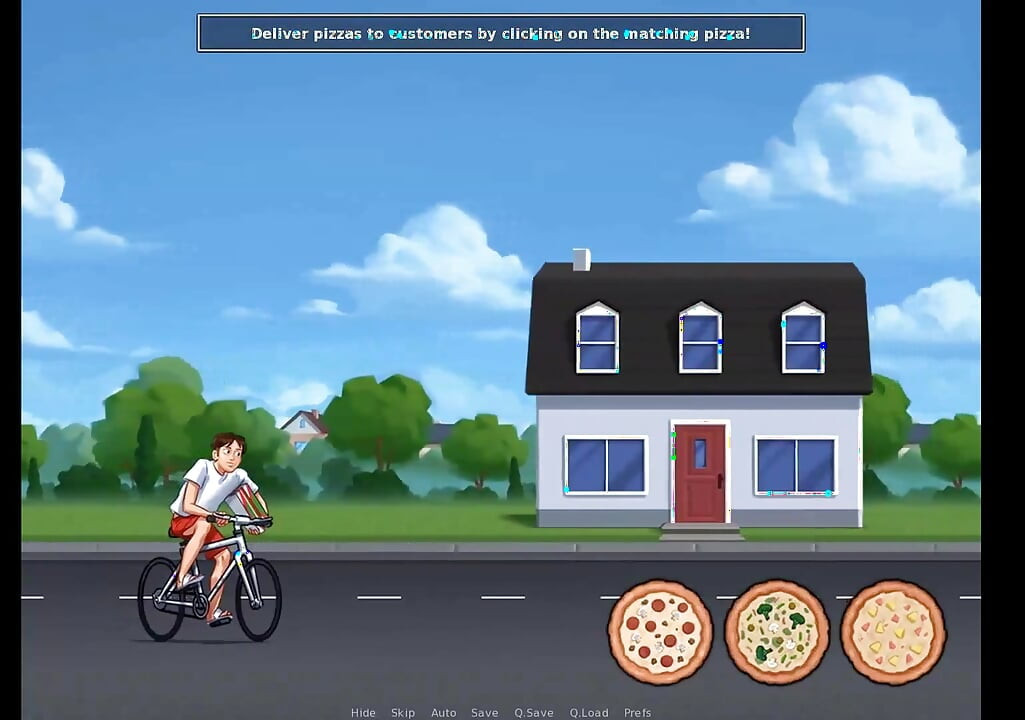Select the broccoli veggie pizza
Viewport: 1025px width, 720px height.
coord(777,632)
